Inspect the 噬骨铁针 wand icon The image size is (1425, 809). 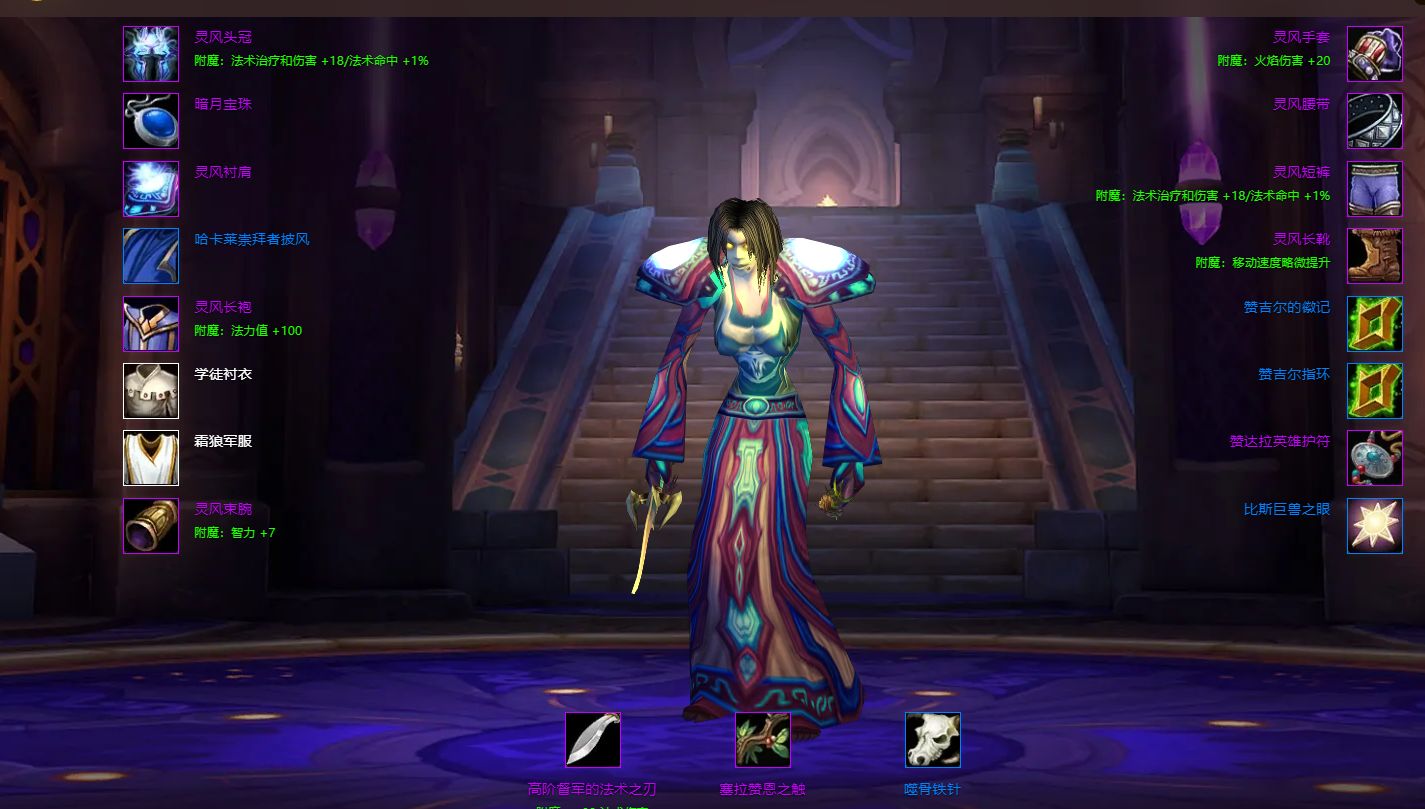(933, 740)
